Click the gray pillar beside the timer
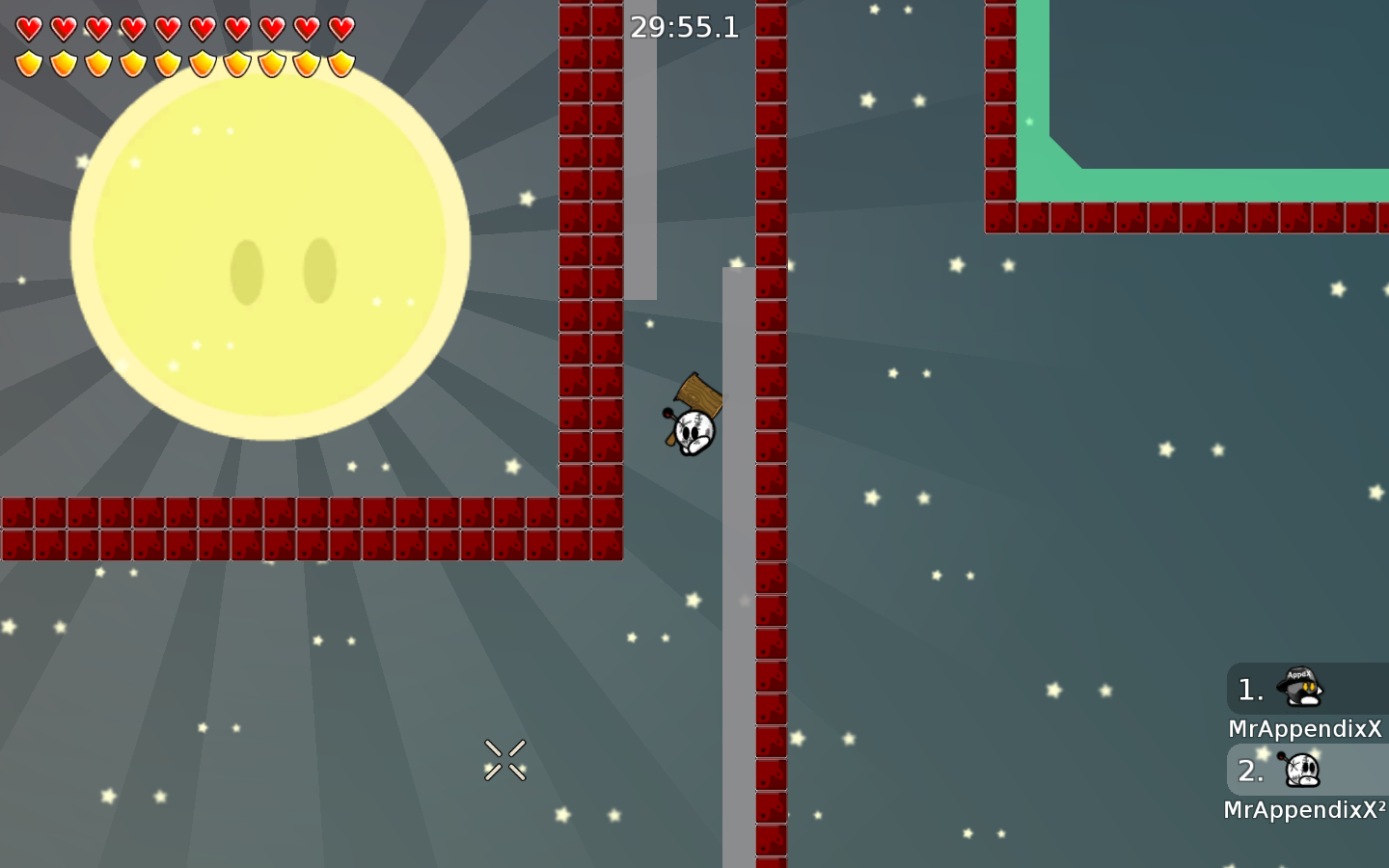This screenshot has height=868, width=1389. click(640, 145)
